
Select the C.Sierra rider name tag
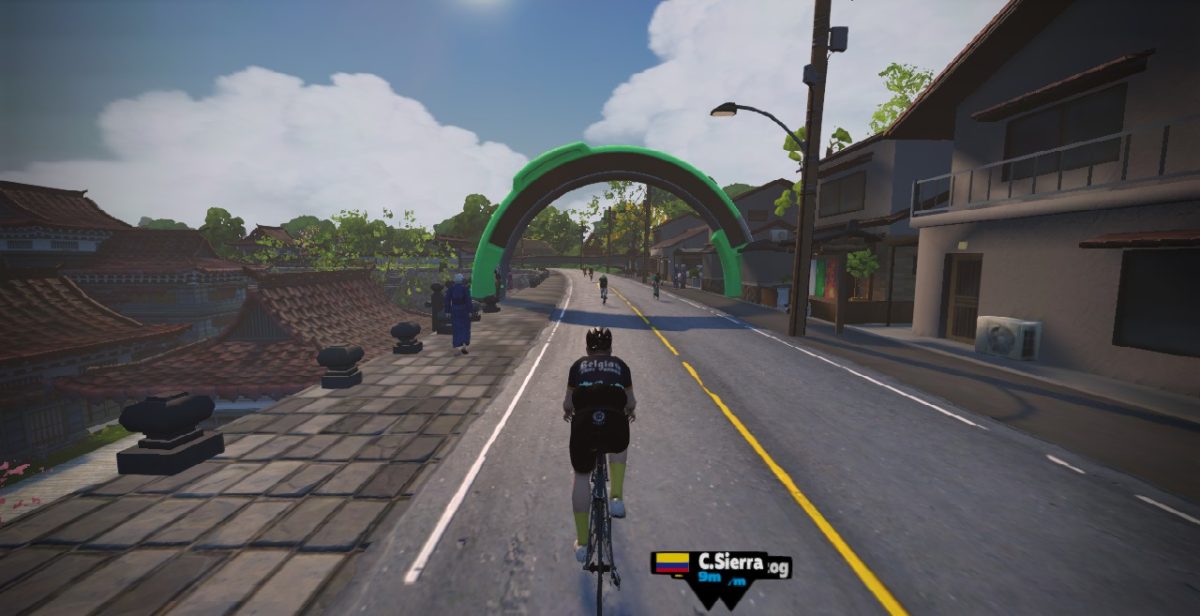coord(721,568)
